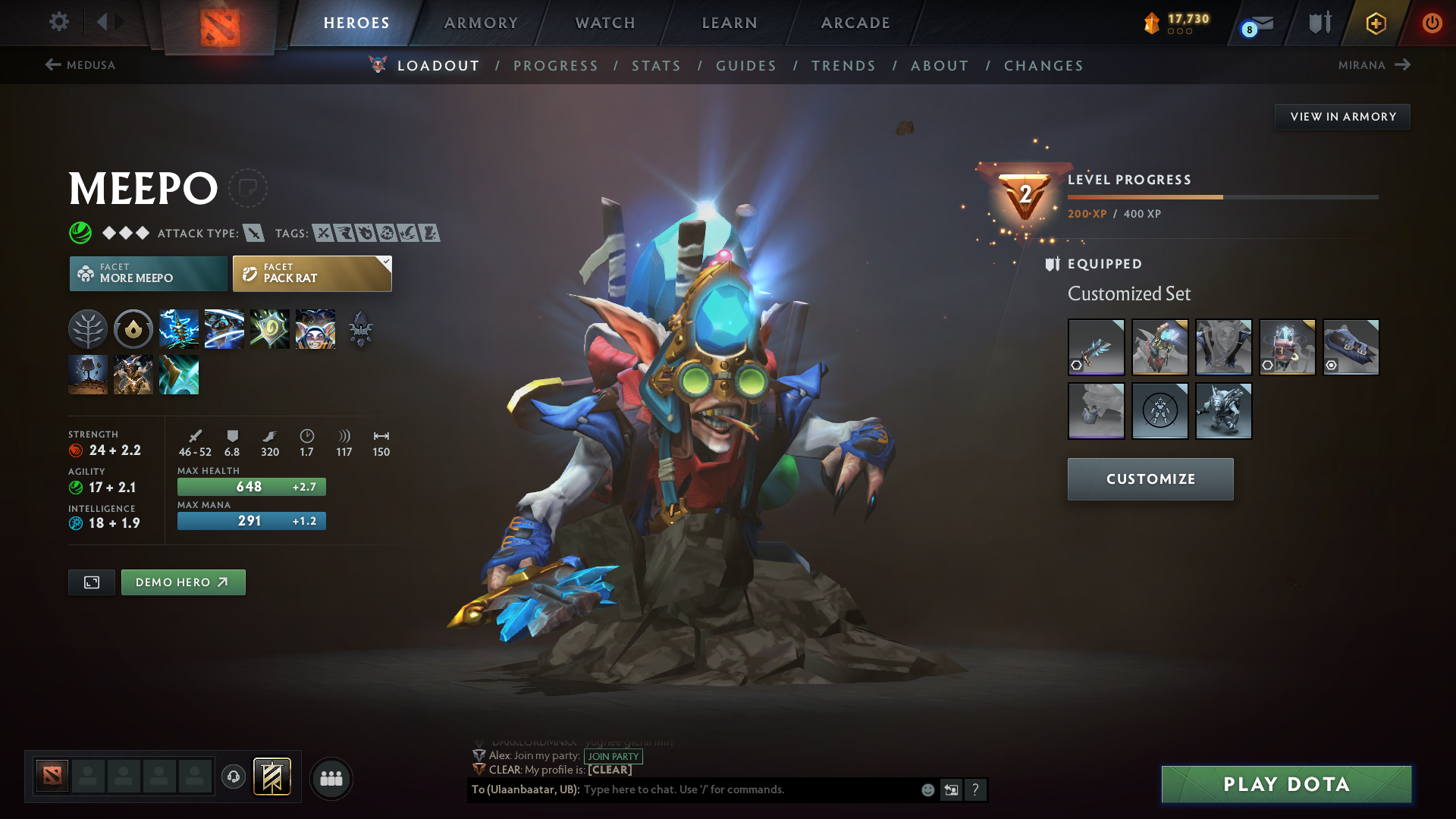Open the Armory shield-and-sword icon

(x=1319, y=23)
